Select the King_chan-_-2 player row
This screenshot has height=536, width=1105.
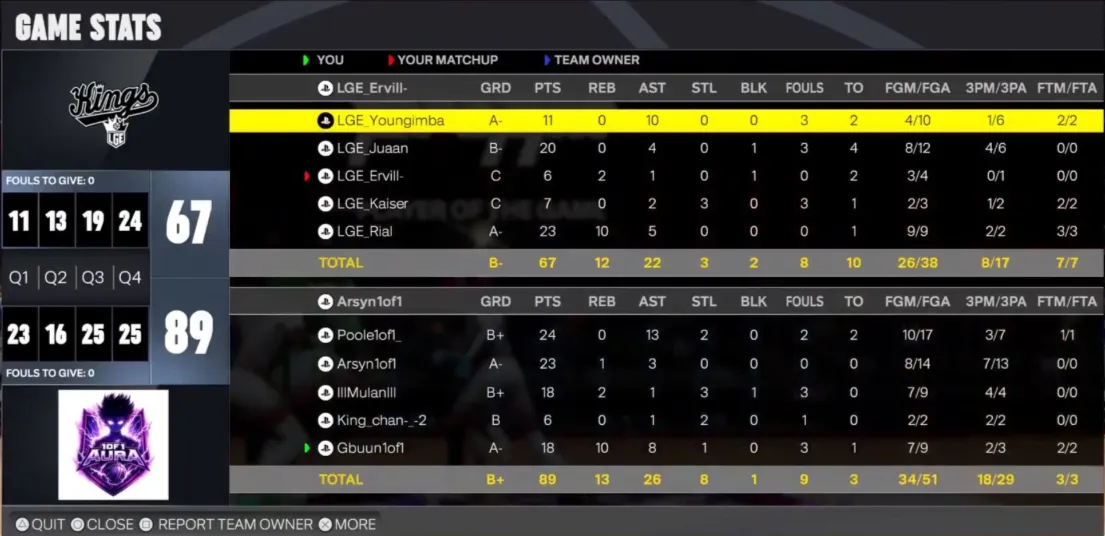click(381, 420)
